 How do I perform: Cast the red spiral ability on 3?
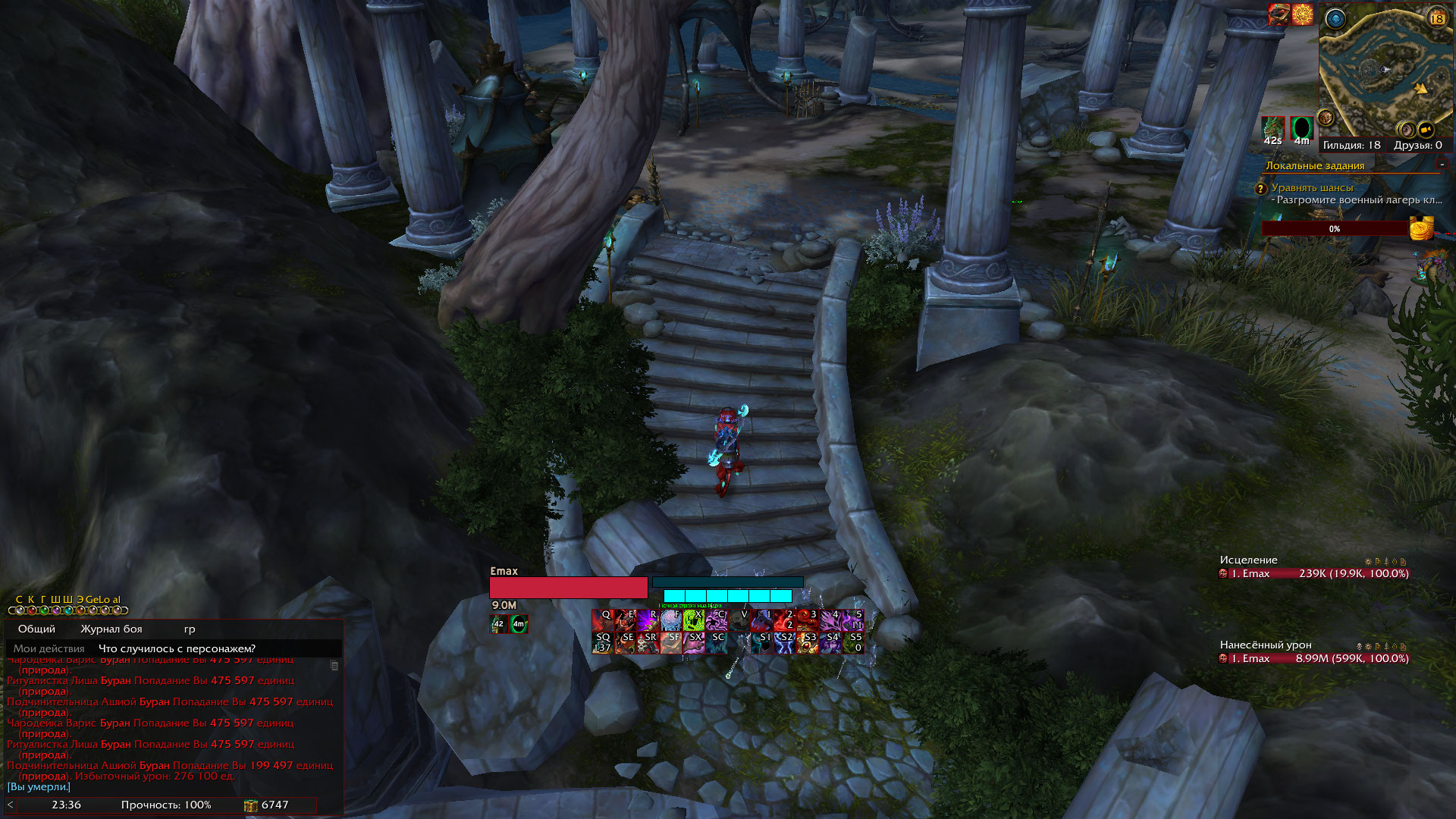tap(807, 620)
